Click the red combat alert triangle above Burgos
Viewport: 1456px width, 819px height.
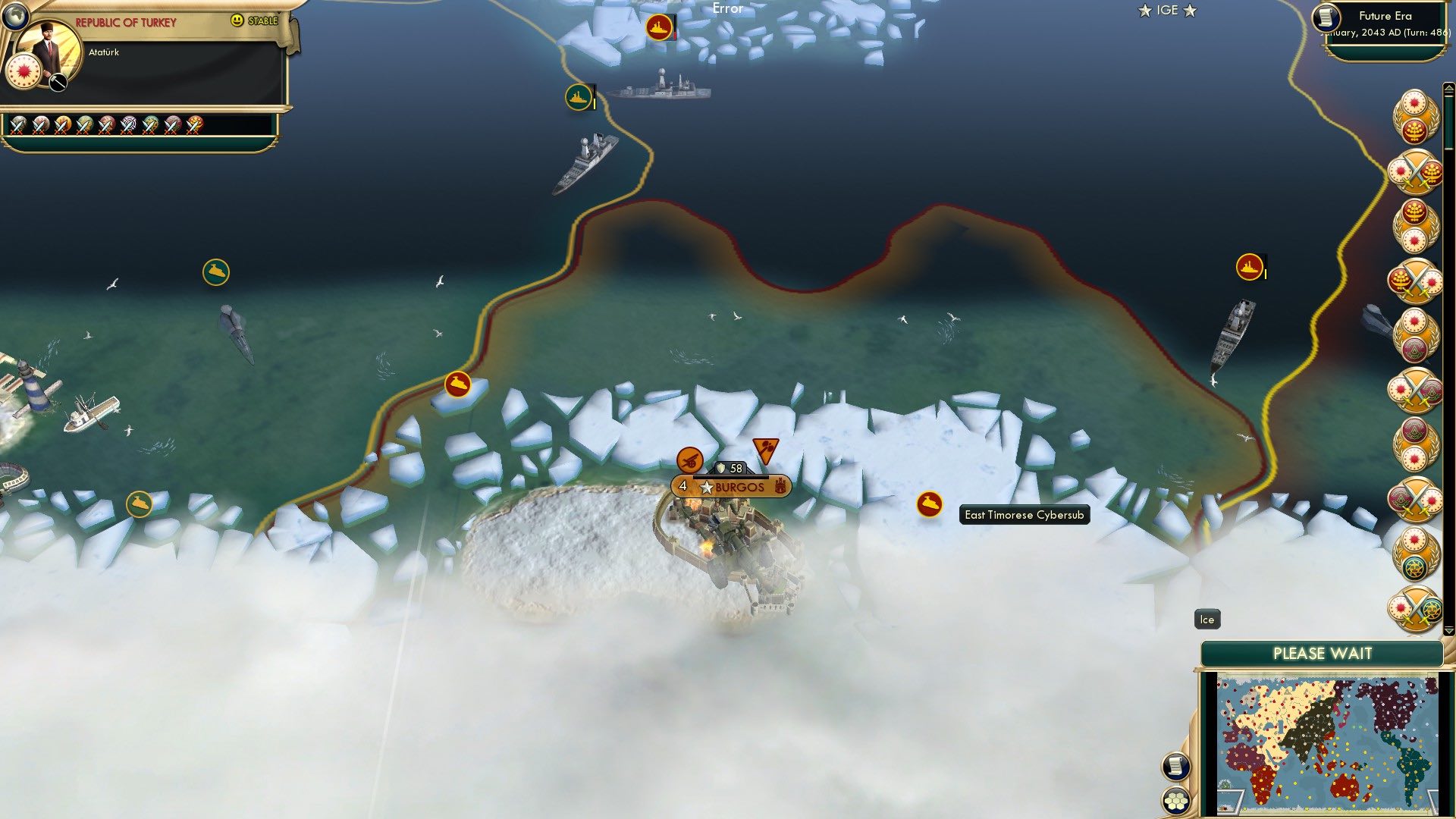click(x=766, y=450)
